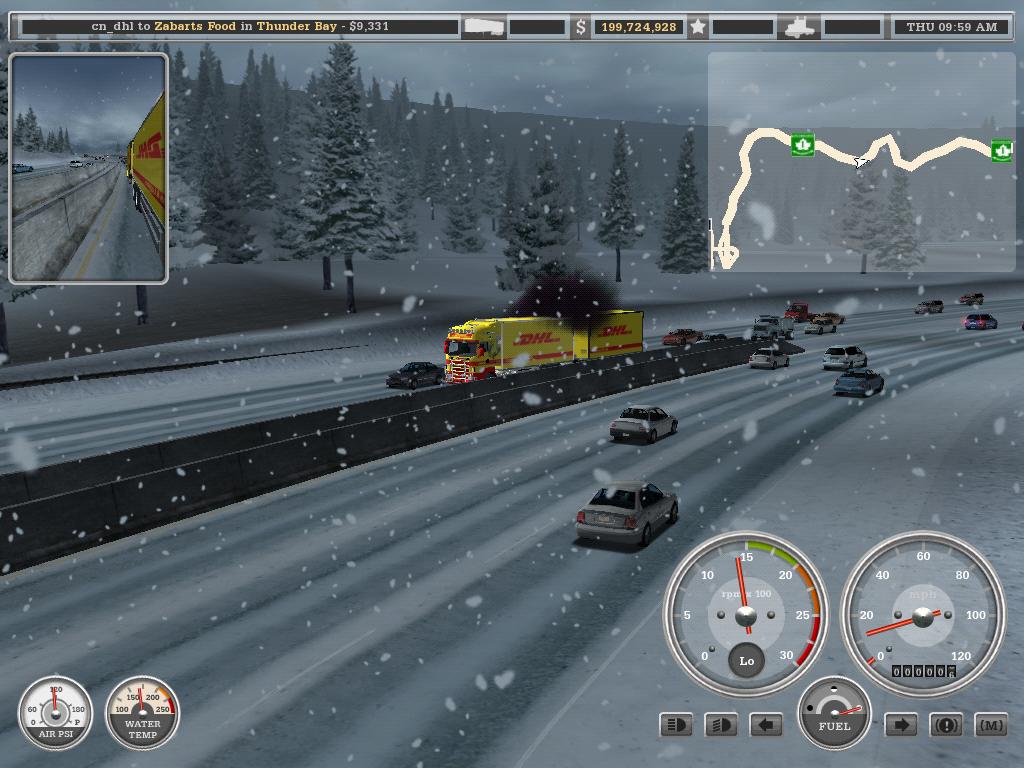Click the green highway marker near the map's center
Image resolution: width=1024 pixels, height=768 pixels.
click(801, 144)
